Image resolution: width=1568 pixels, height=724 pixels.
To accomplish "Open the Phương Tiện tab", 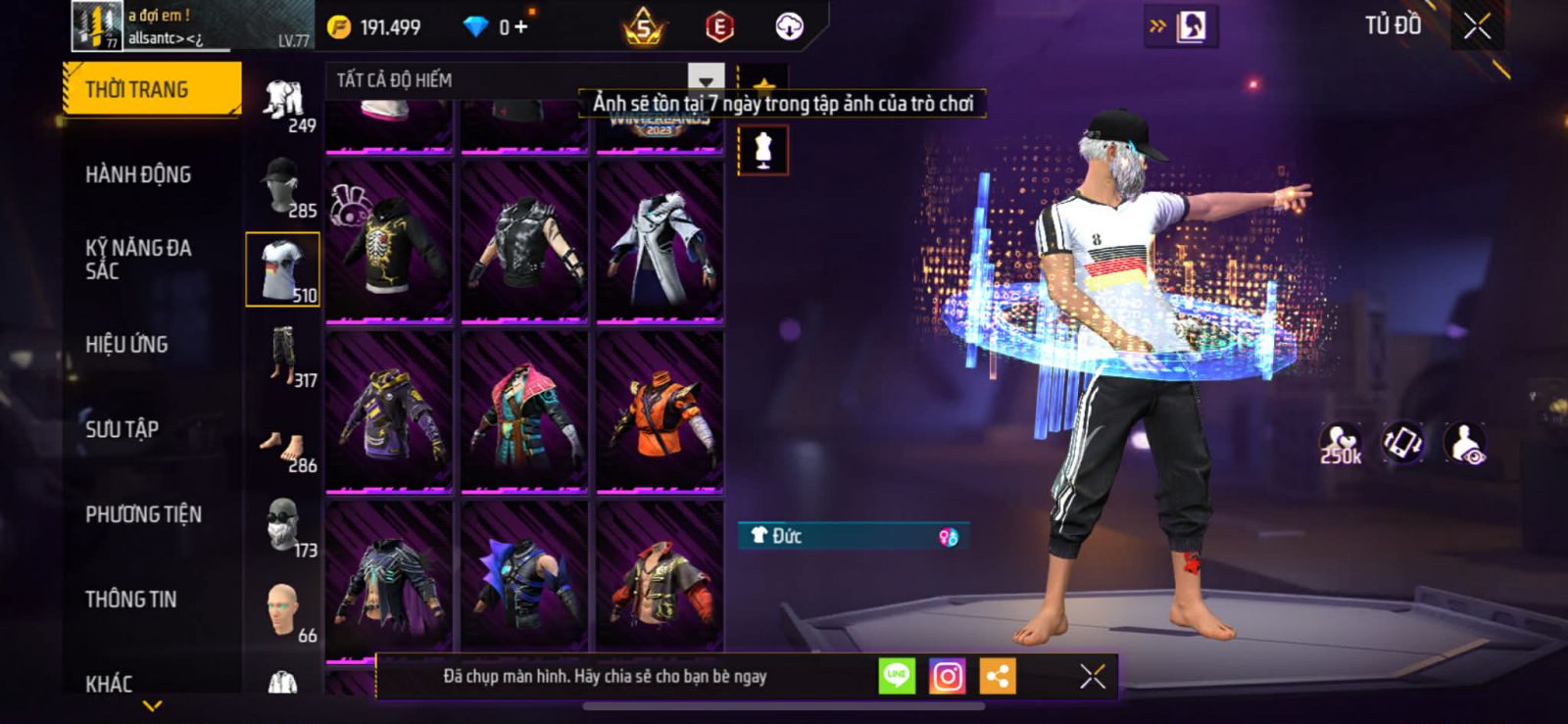I will pos(143,514).
